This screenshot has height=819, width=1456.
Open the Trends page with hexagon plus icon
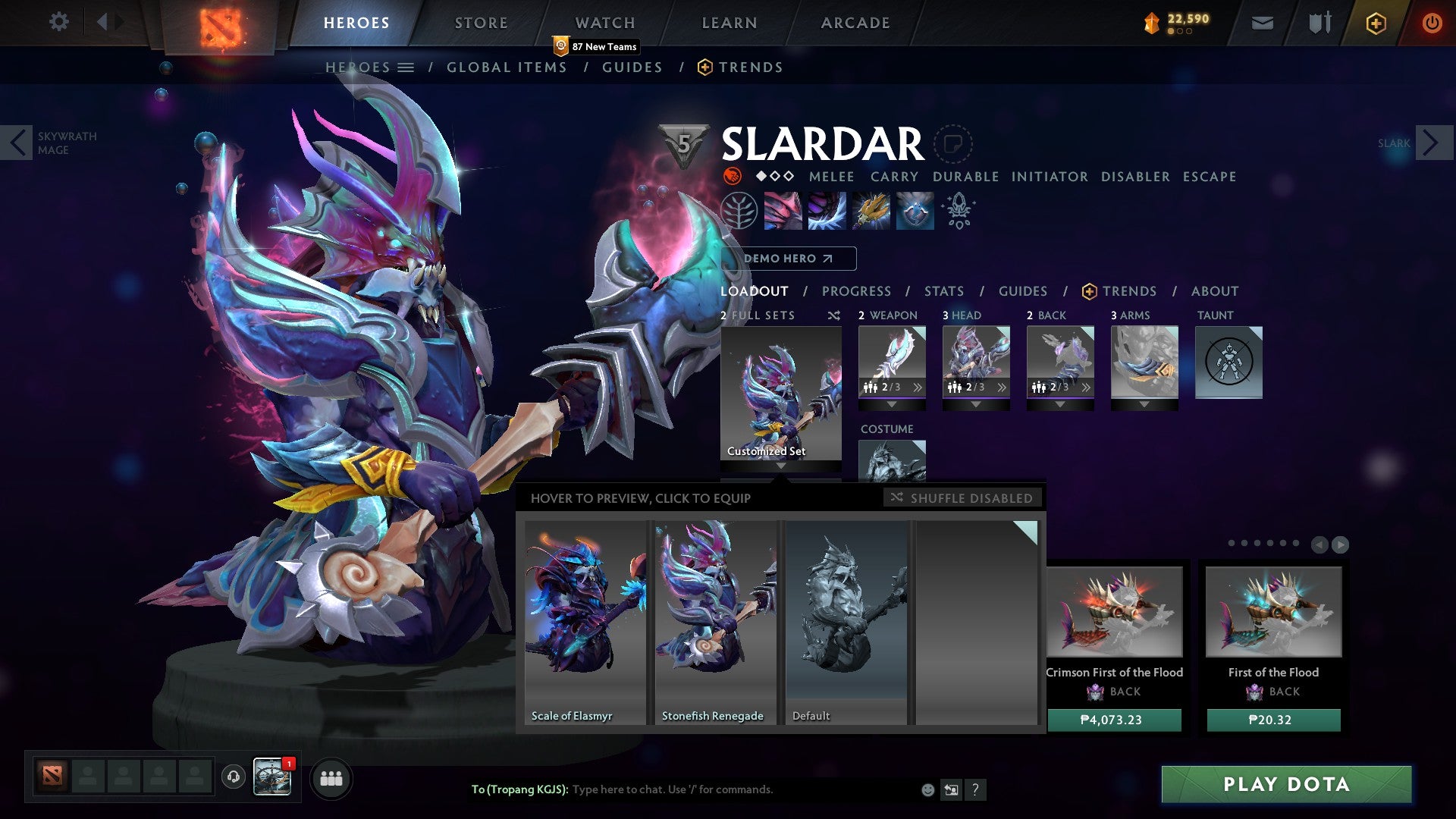point(739,67)
